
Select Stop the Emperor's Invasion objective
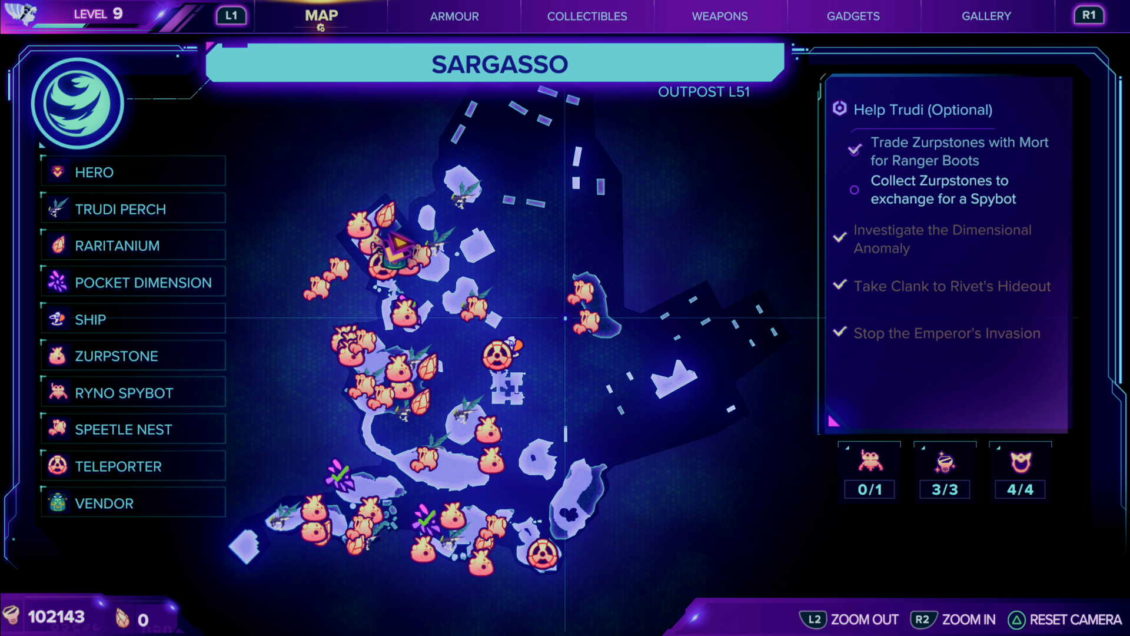coord(946,333)
